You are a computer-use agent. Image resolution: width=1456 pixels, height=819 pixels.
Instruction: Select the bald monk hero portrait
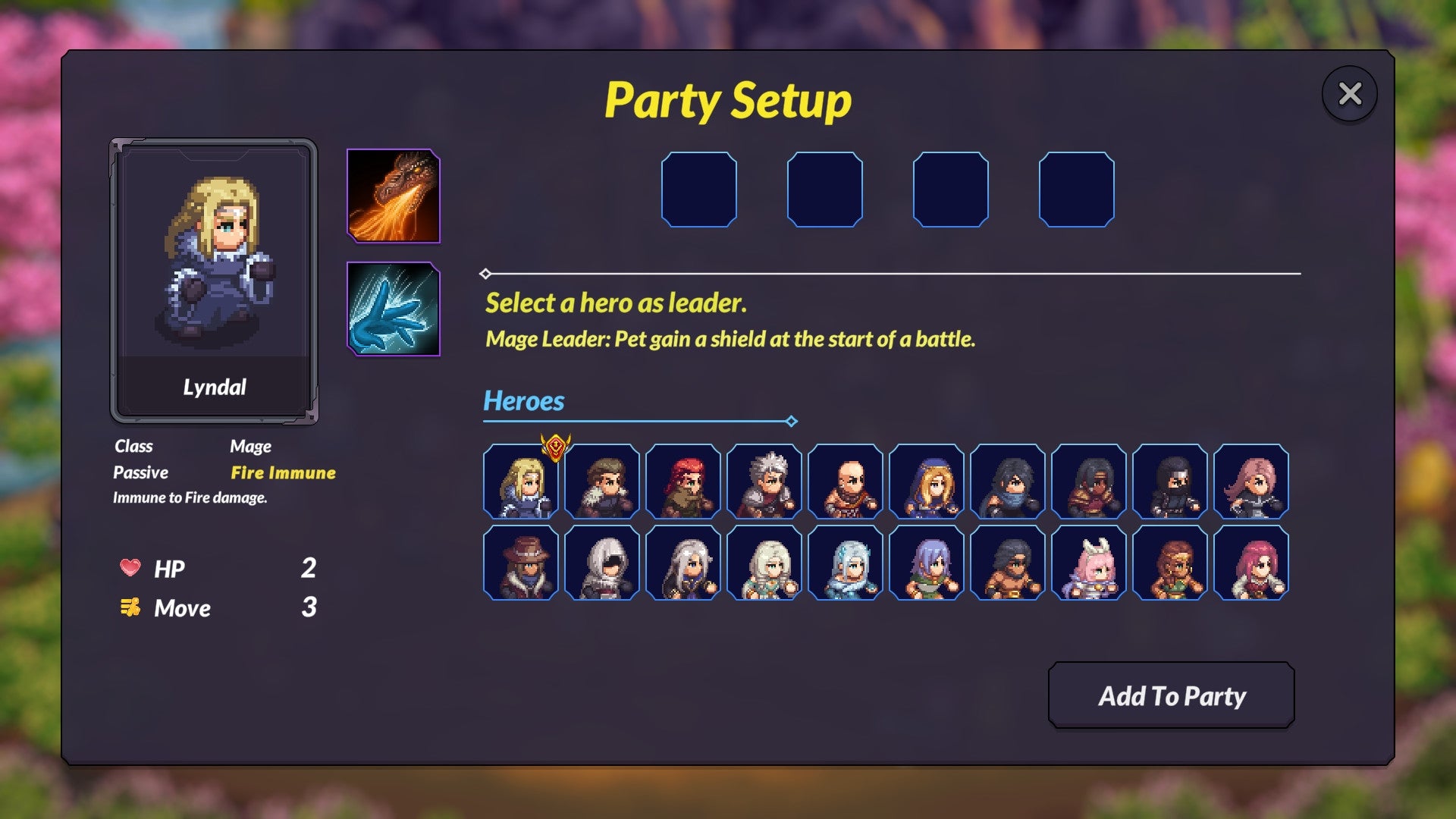pyautogui.click(x=846, y=482)
